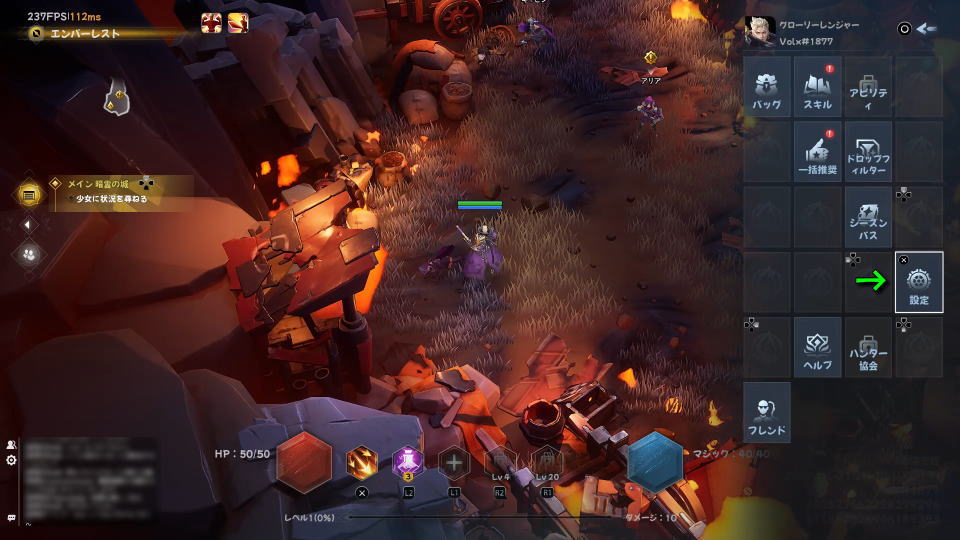This screenshot has height=540, width=960.
Task: Open the フレンド (Friends) tile
Action: tap(768, 412)
